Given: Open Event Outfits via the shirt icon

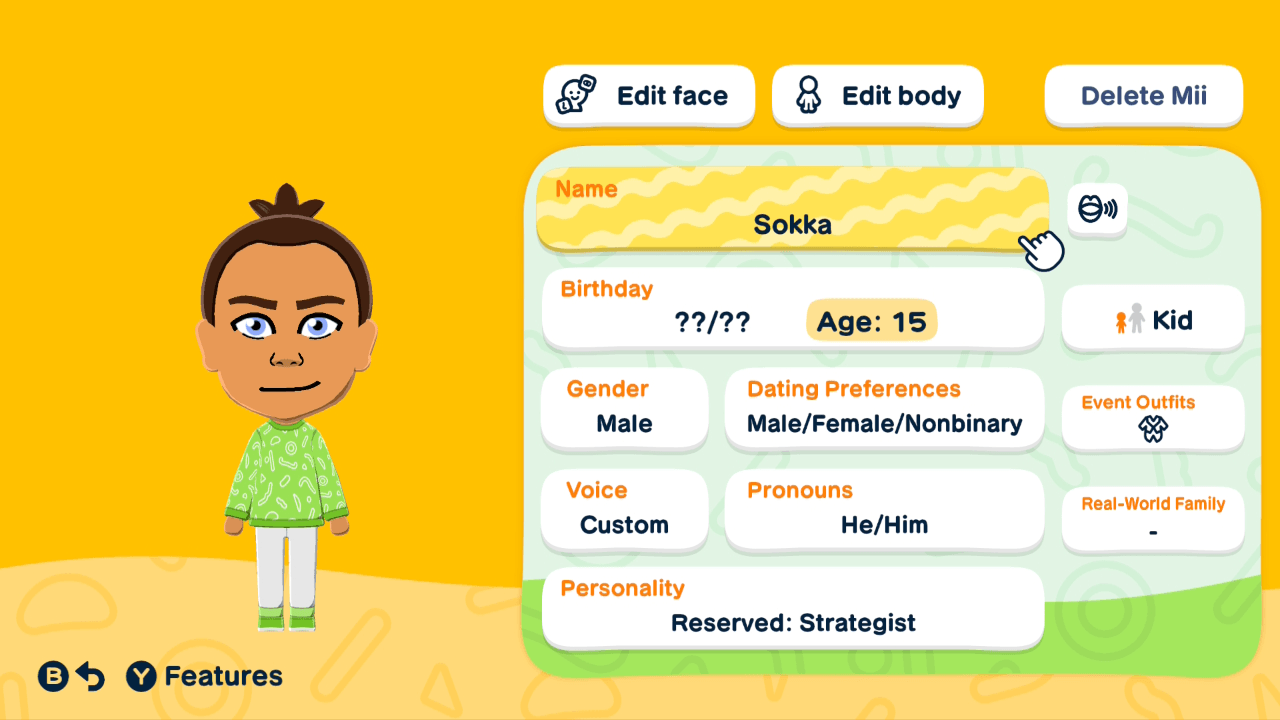Looking at the screenshot, I should tap(1152, 429).
